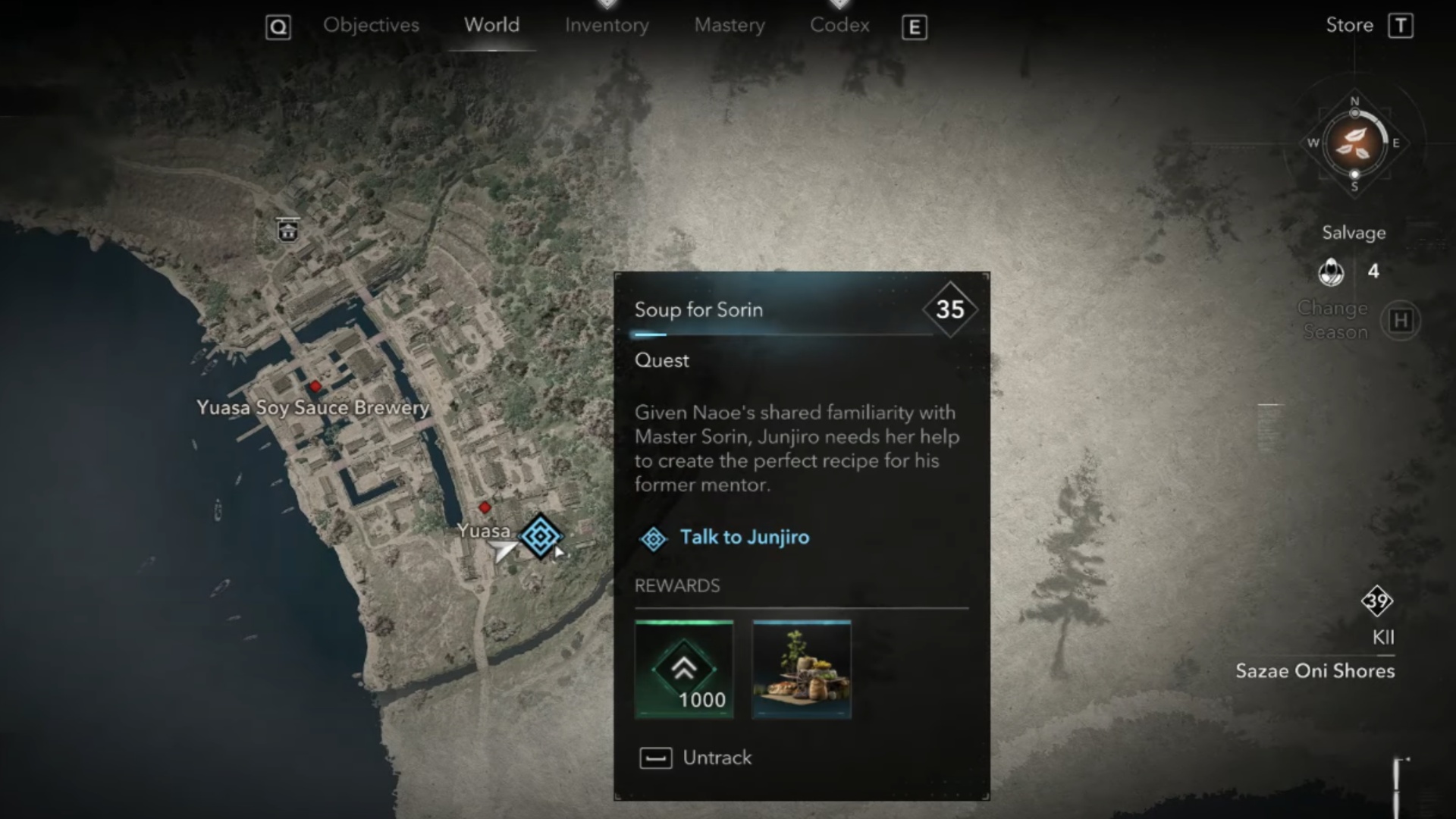Inspect the food supplies reward tile
Image resolution: width=1456 pixels, height=819 pixels.
[x=802, y=670]
